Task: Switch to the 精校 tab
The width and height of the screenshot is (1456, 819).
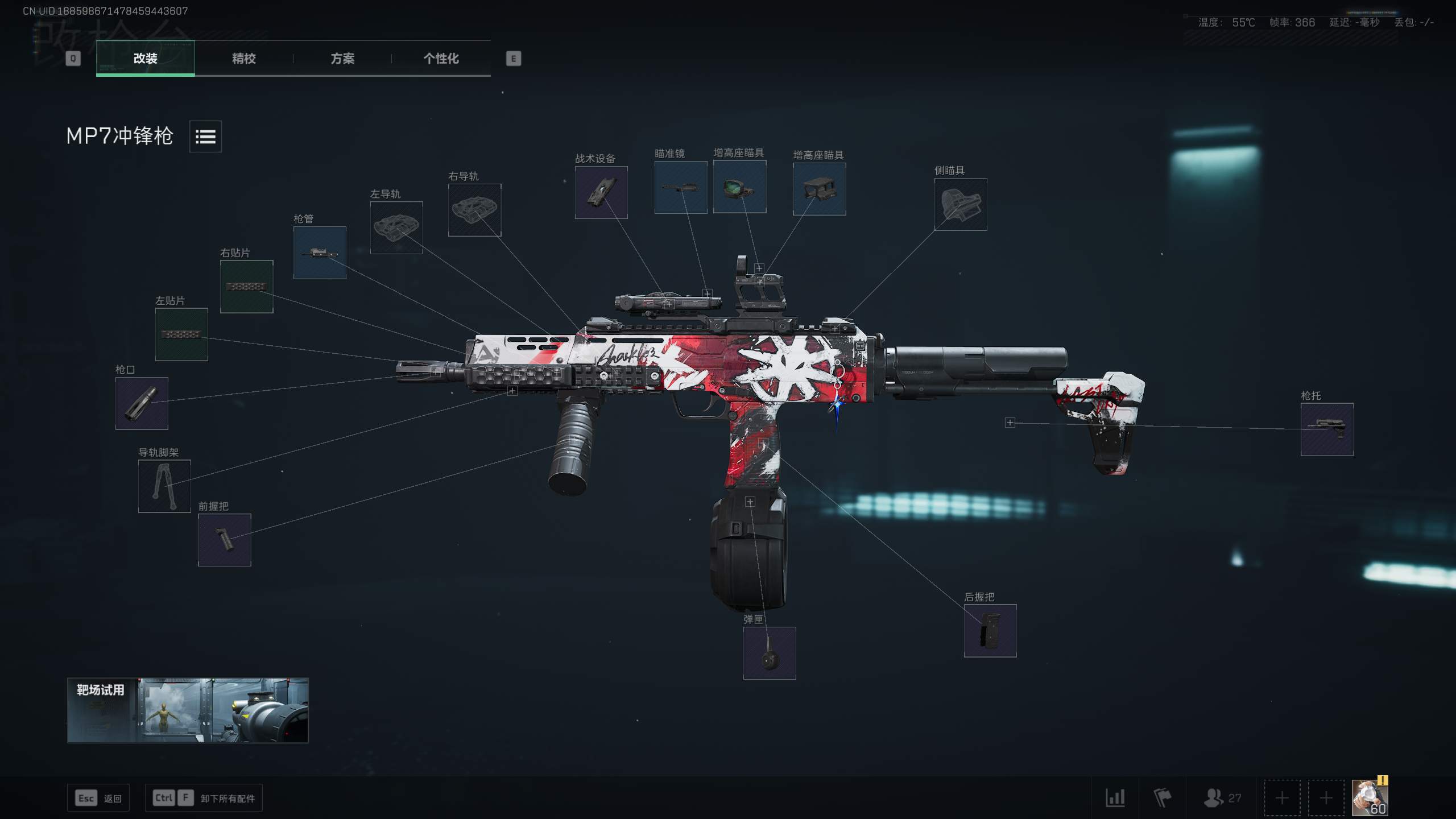Action: coord(243,59)
